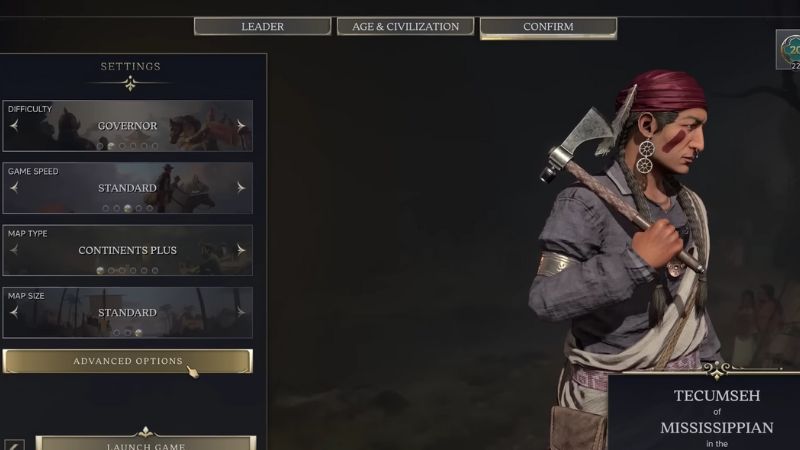Lower difficulty with the left arrow
The image size is (800, 450).
point(15,126)
